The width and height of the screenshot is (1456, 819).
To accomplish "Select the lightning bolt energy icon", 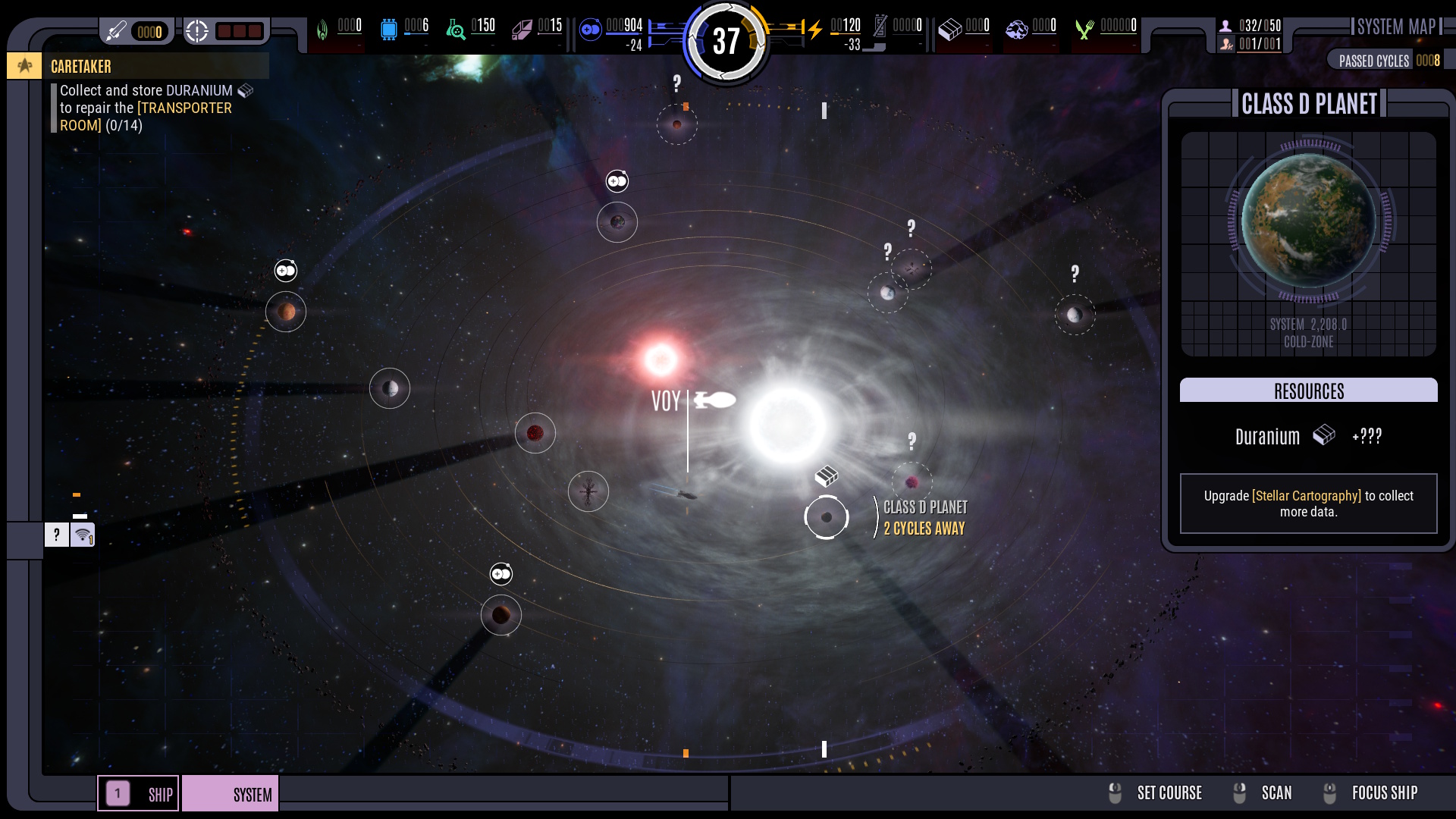I will click(815, 30).
